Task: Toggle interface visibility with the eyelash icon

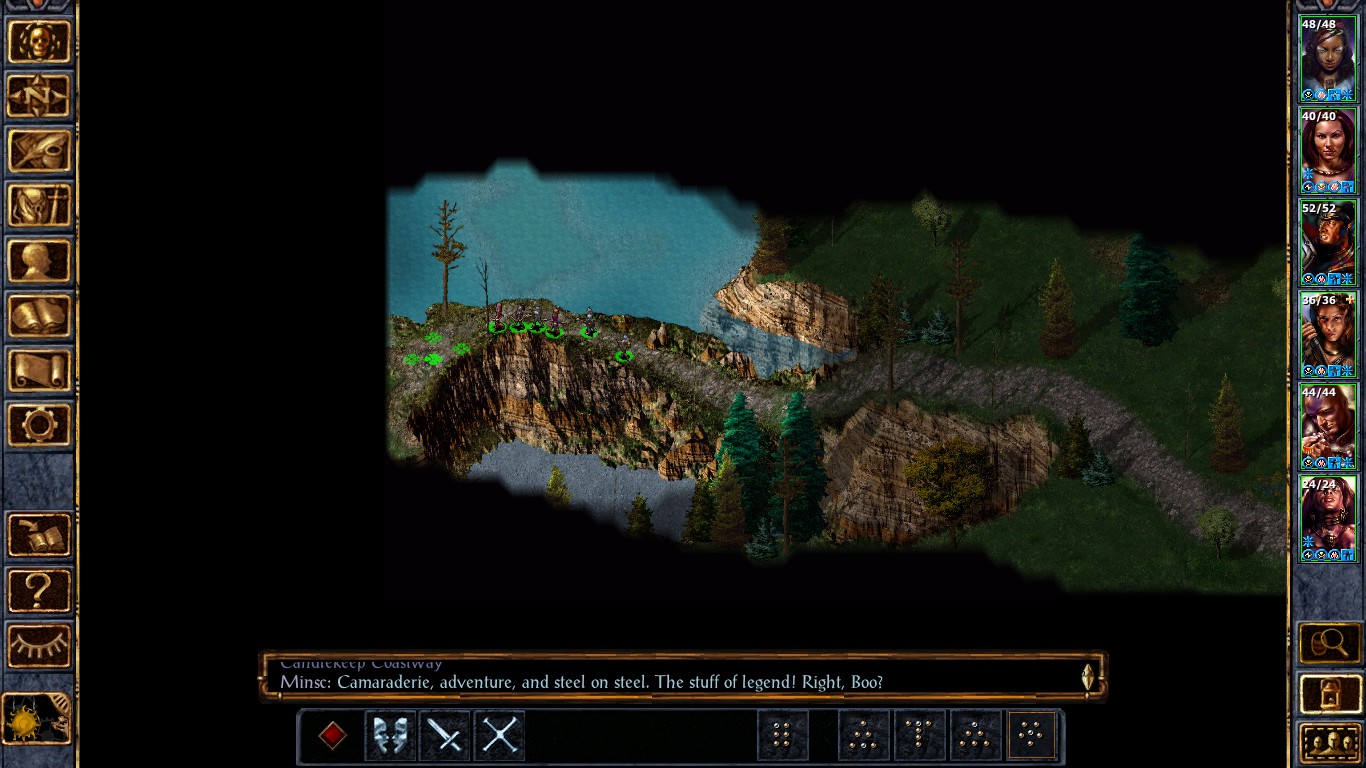Action: pos(39,645)
